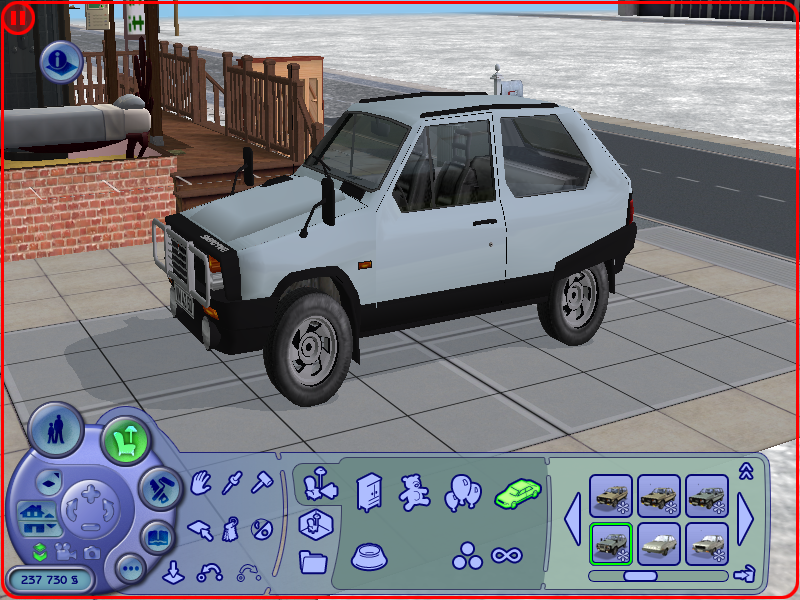This screenshot has height=600, width=800.
Task: Open the options ellipsis button
Action: tap(130, 570)
